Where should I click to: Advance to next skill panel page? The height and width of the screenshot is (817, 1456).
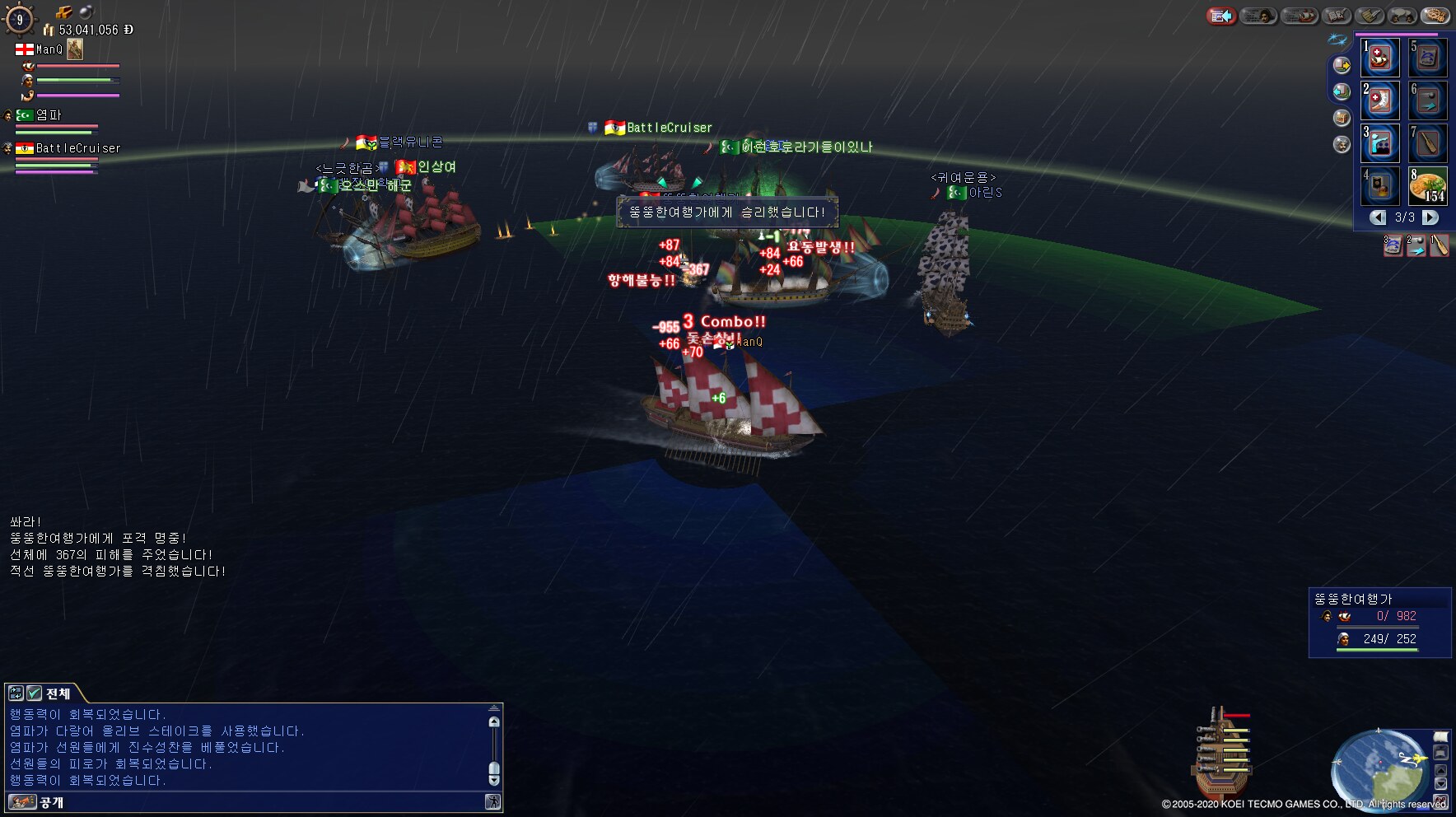click(x=1431, y=217)
